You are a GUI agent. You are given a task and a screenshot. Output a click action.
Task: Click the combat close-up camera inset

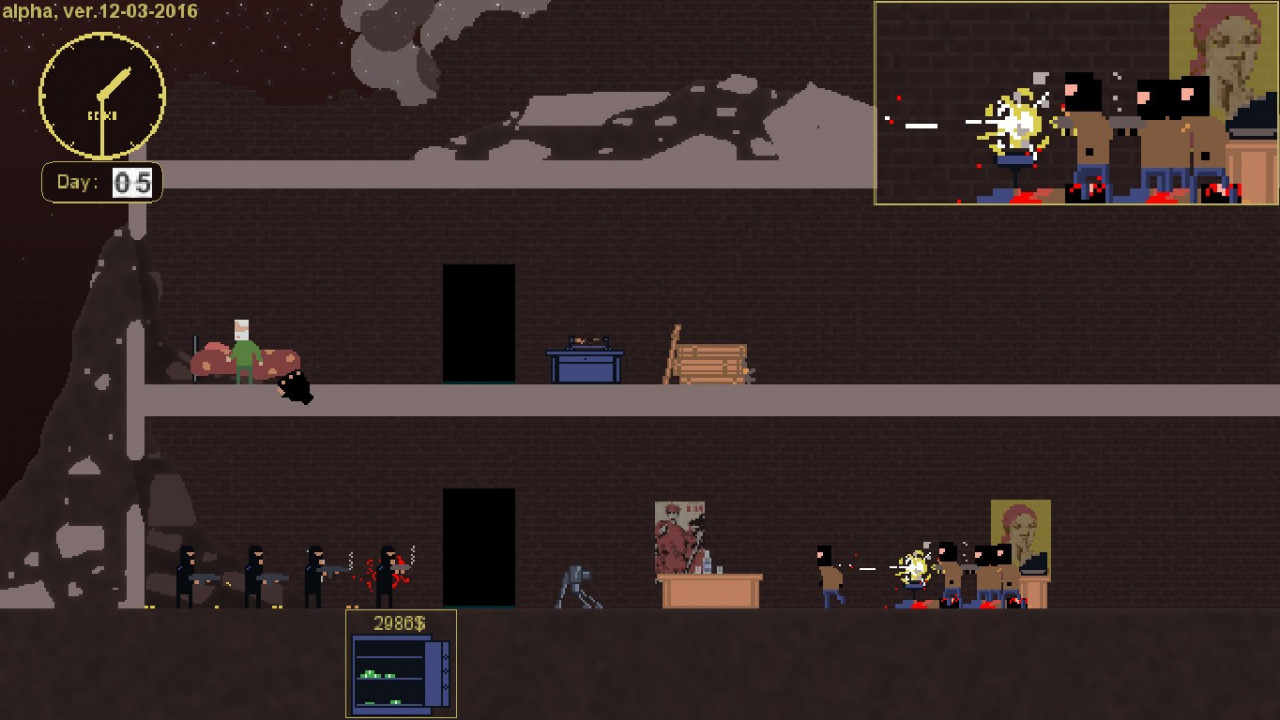click(x=1076, y=103)
